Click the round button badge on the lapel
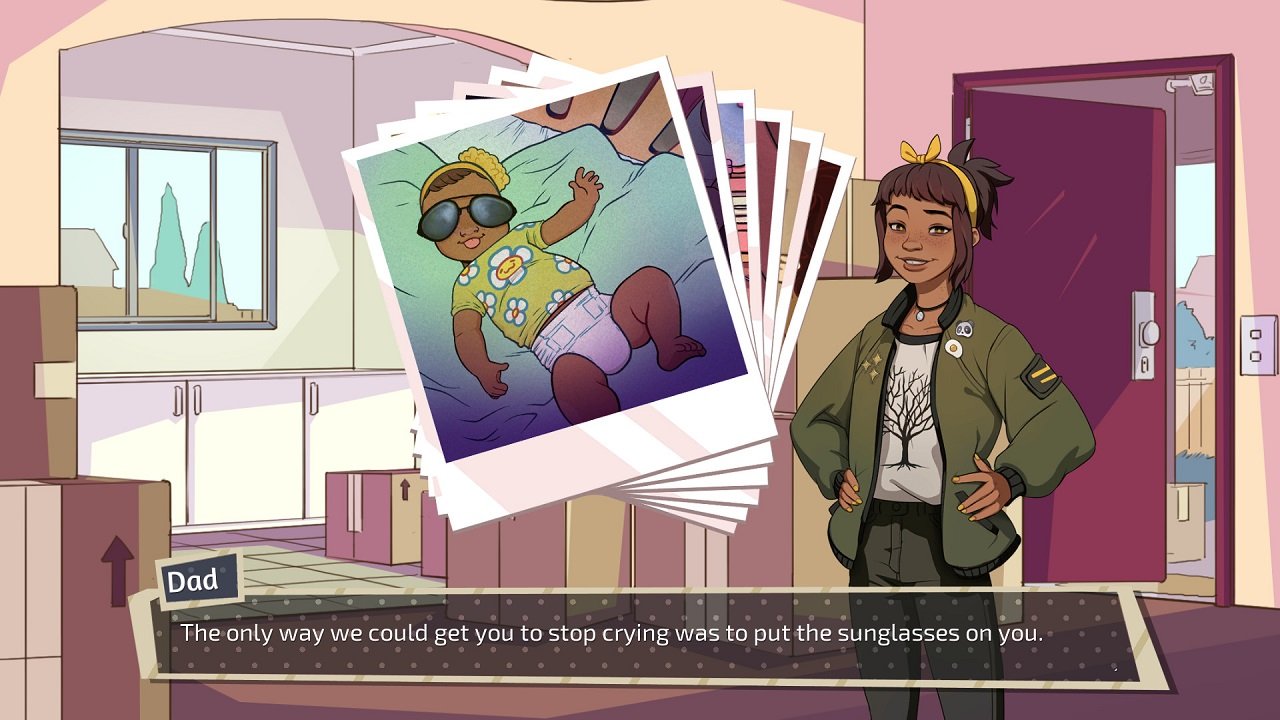Viewport: 1280px width, 720px height. 953,346
